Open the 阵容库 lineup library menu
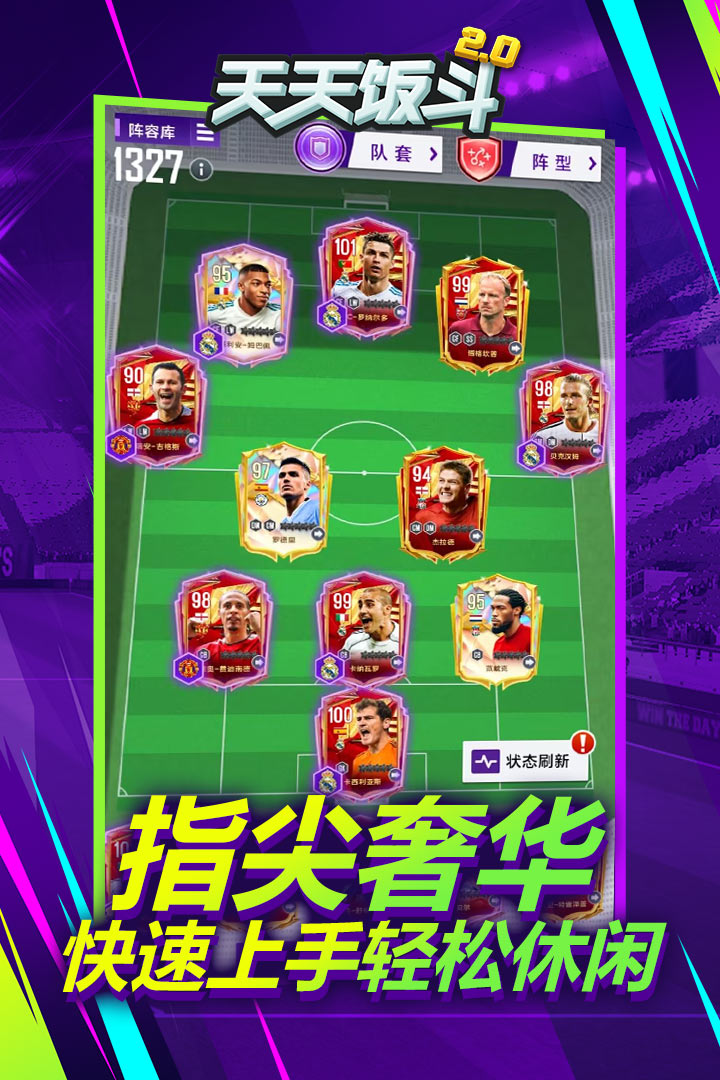The image size is (720, 1080). coord(165,131)
